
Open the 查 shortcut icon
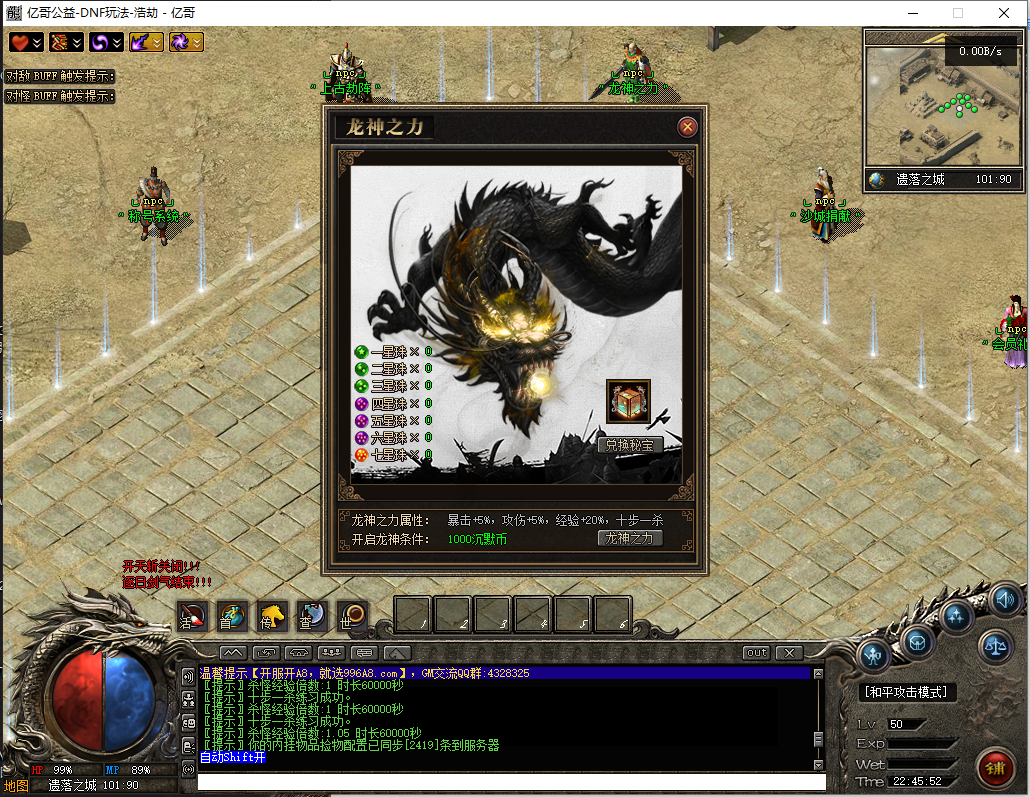click(x=312, y=616)
